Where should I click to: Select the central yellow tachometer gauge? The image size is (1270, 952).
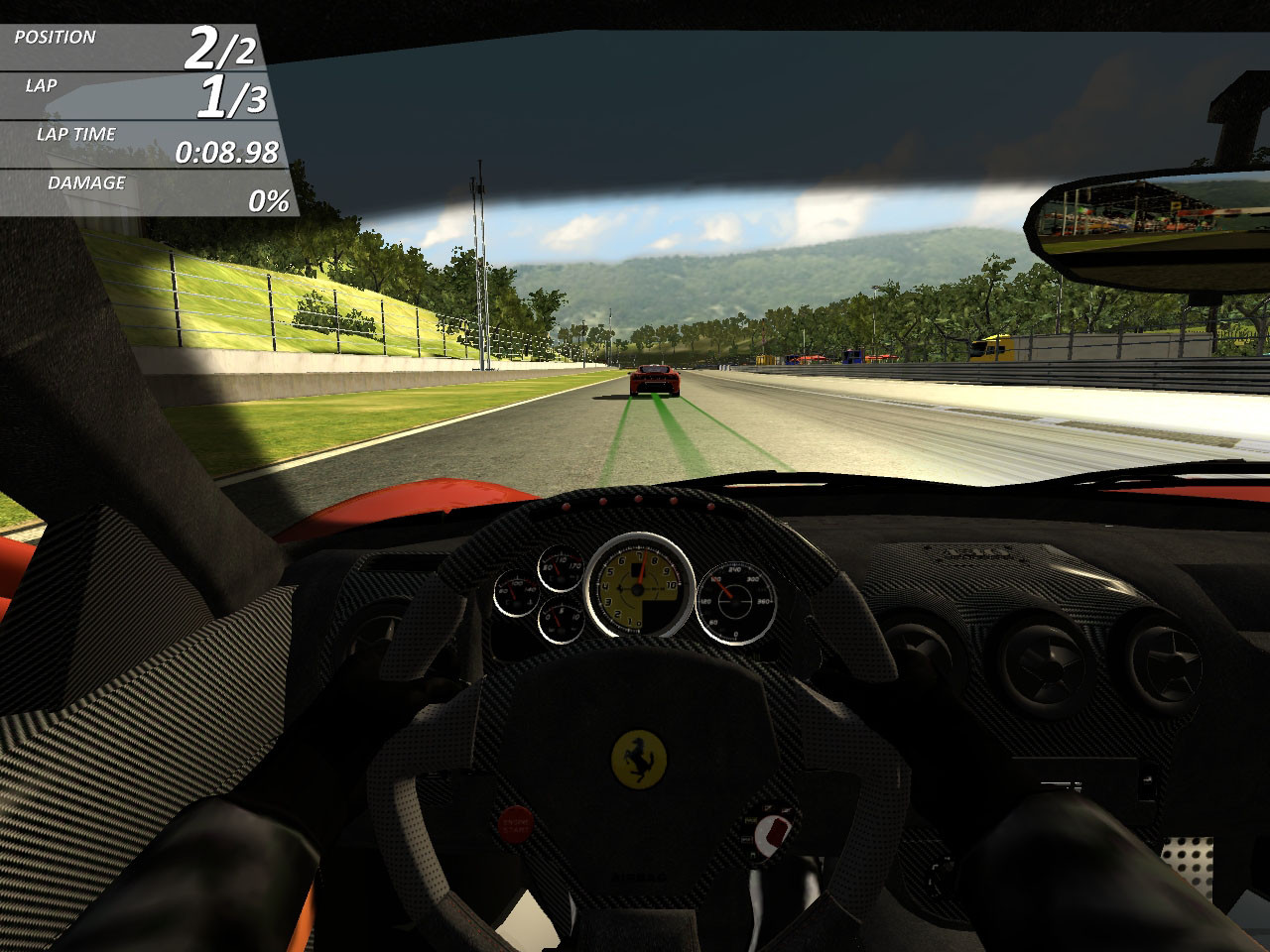(637, 590)
